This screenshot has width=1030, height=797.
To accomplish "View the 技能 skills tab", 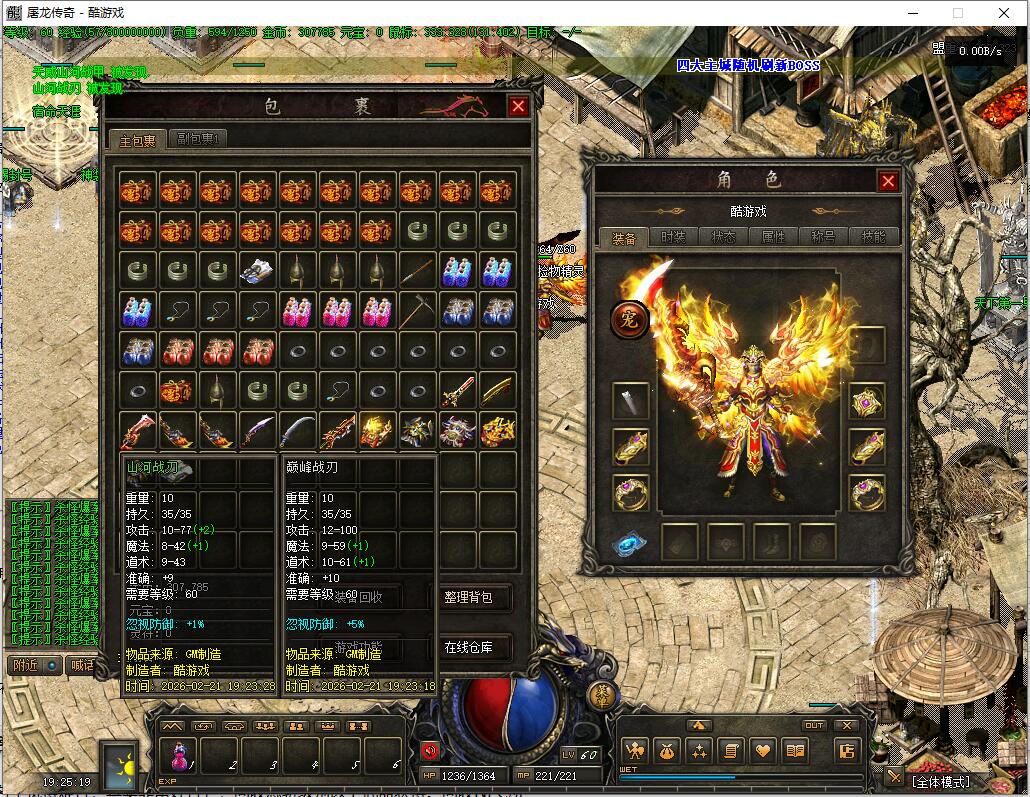I will point(873,237).
